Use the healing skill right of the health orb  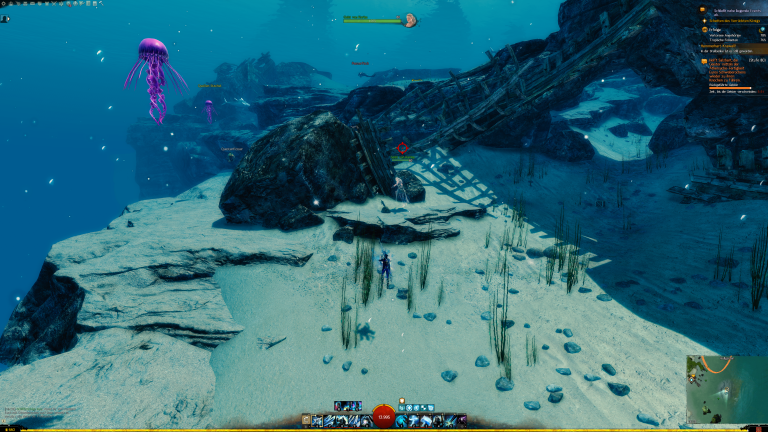[x=401, y=421]
